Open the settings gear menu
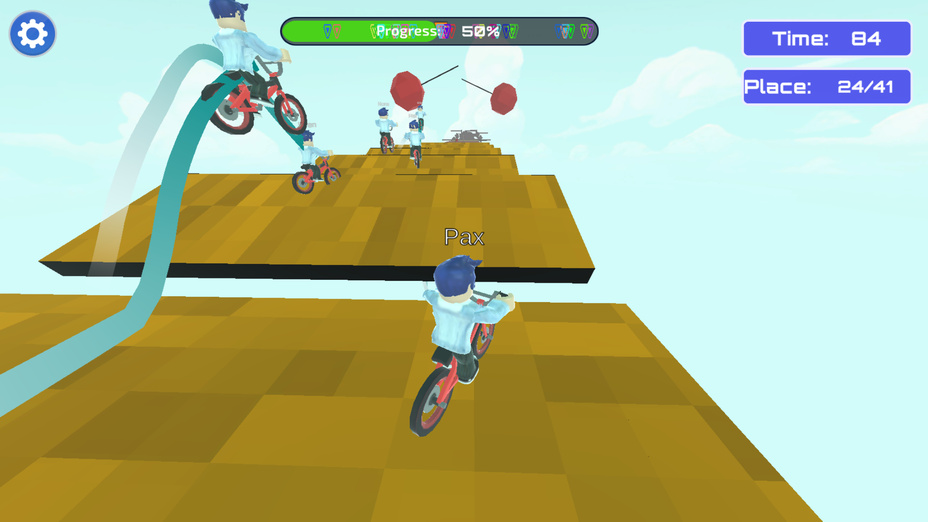 [32, 34]
